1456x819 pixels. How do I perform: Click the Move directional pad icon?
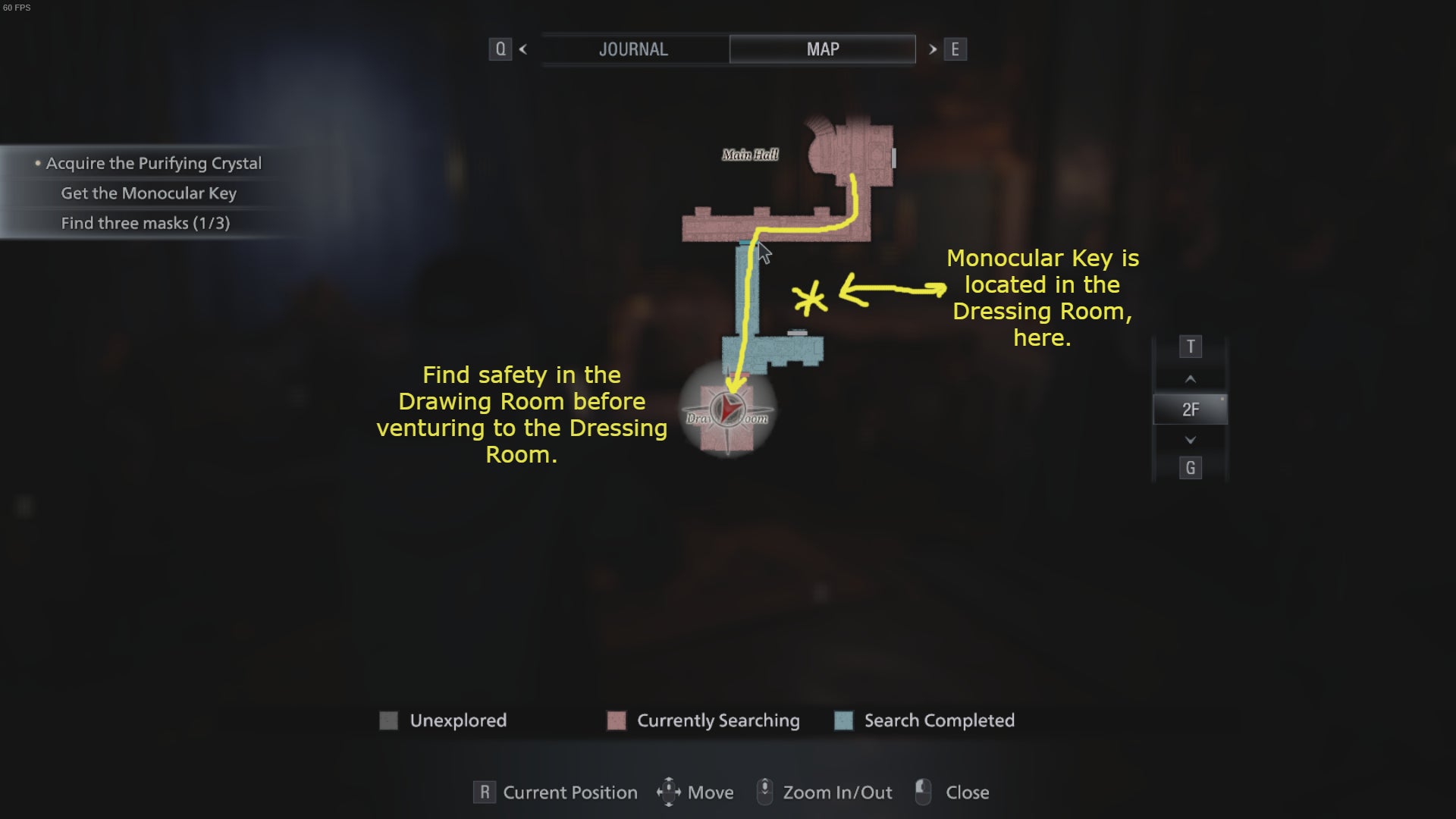668,792
